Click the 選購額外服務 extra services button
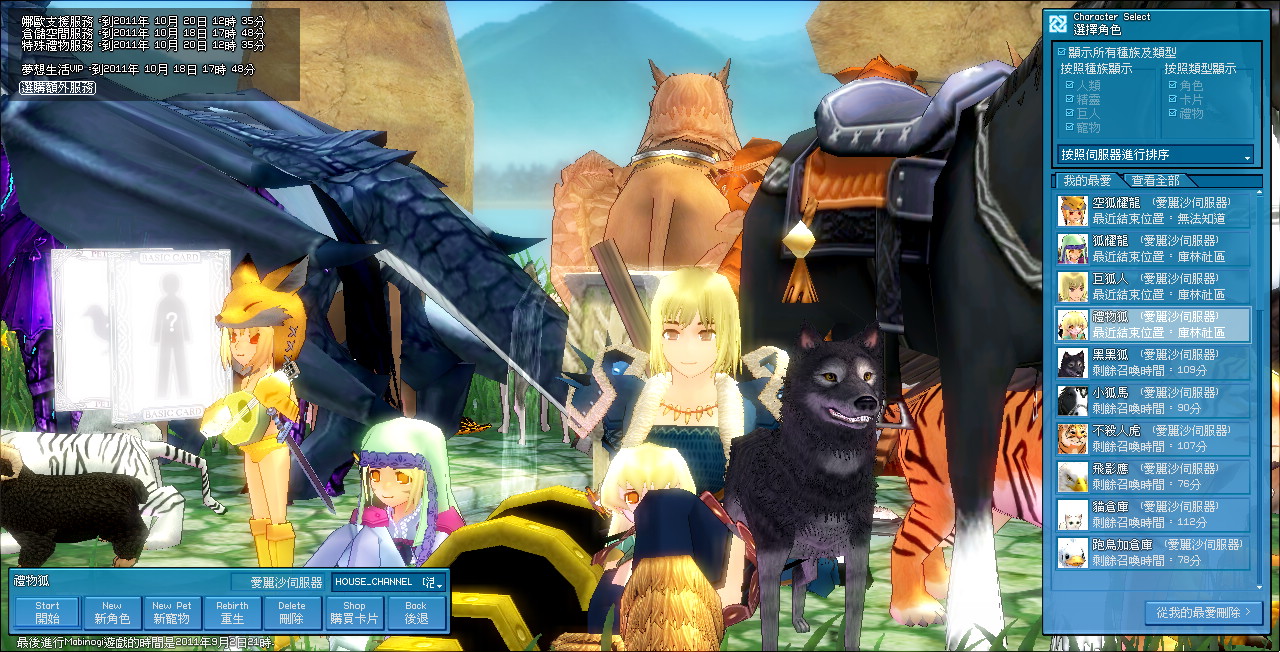Screen dimensions: 1280x652 click(x=58, y=88)
